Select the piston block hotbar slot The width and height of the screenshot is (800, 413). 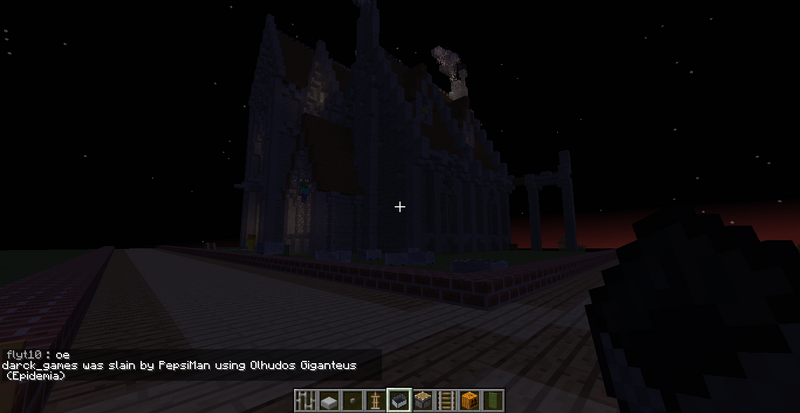coord(423,401)
